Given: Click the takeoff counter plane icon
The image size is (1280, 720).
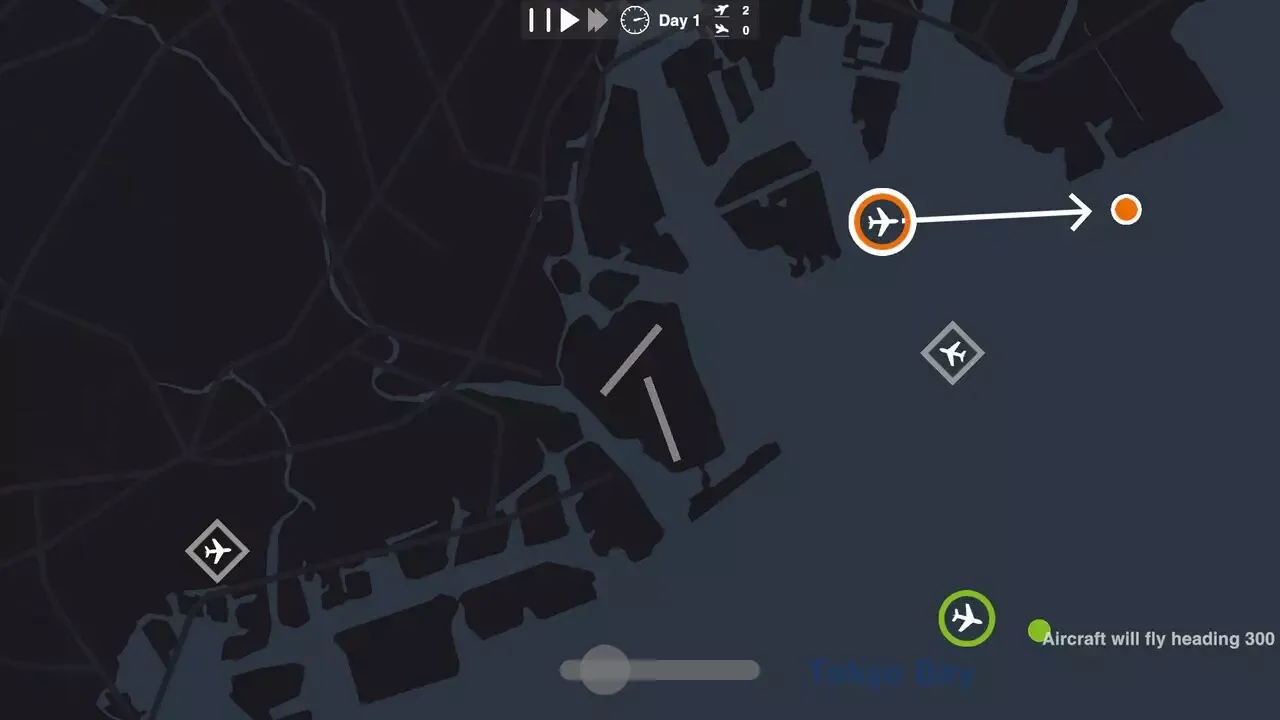Looking at the screenshot, I should click(x=723, y=11).
